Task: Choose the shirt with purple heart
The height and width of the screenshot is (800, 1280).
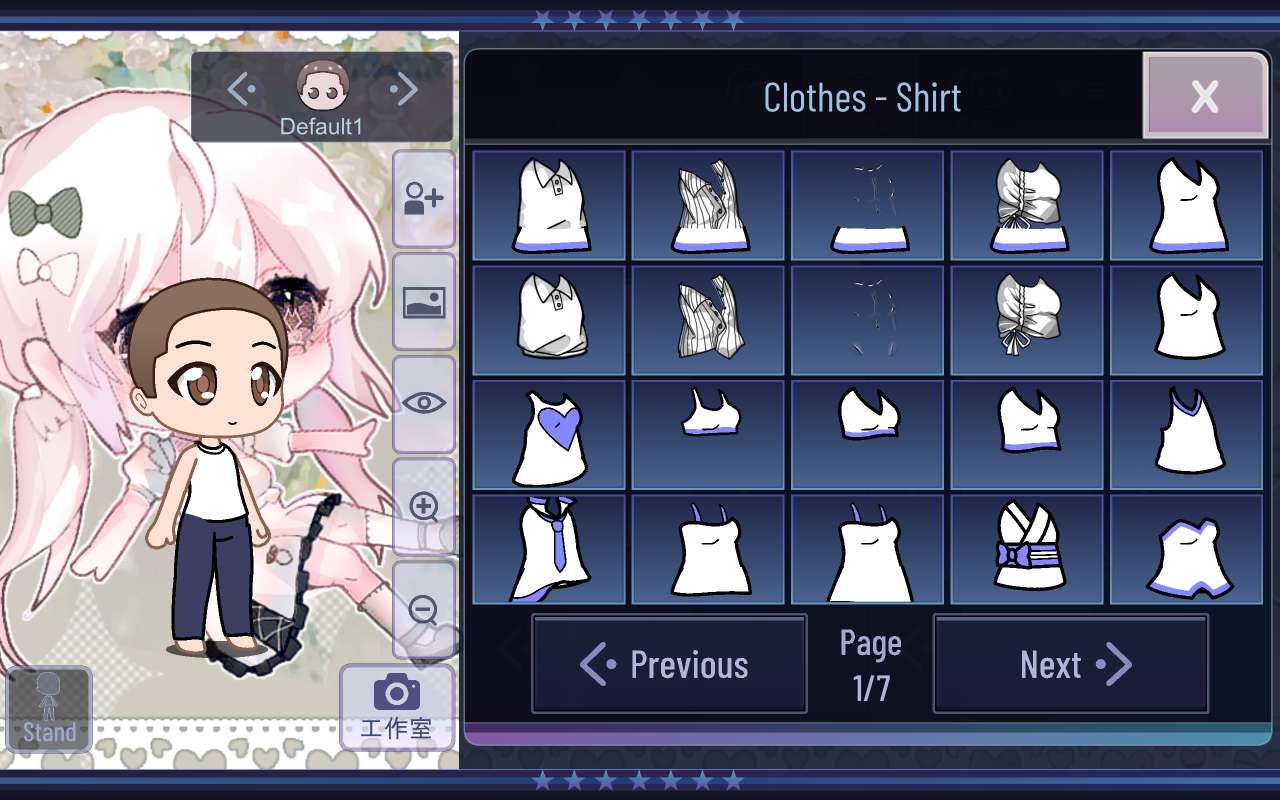Action: tap(549, 434)
